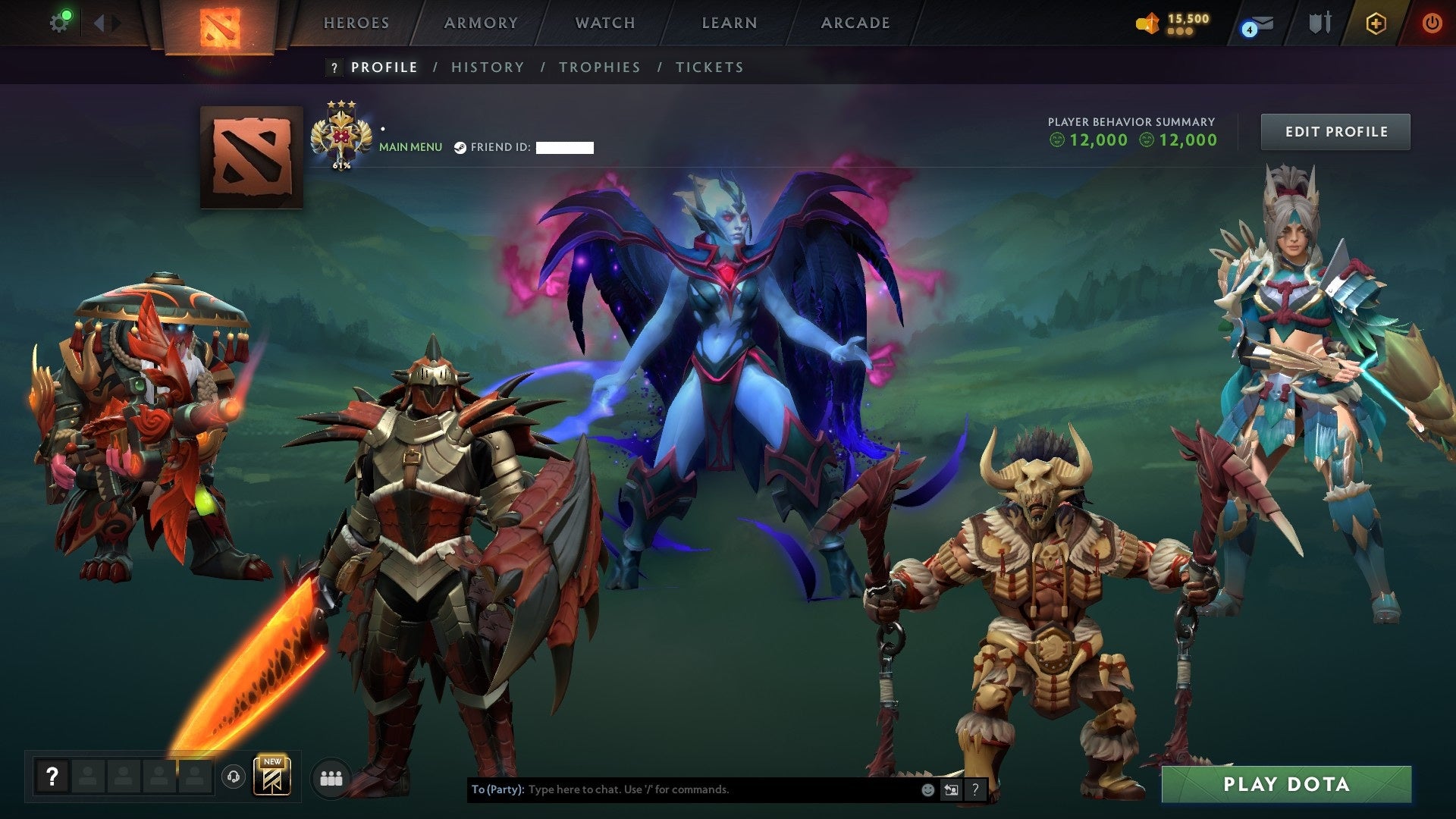
Task: Click the EDIT PROFILE button
Action: (x=1335, y=131)
